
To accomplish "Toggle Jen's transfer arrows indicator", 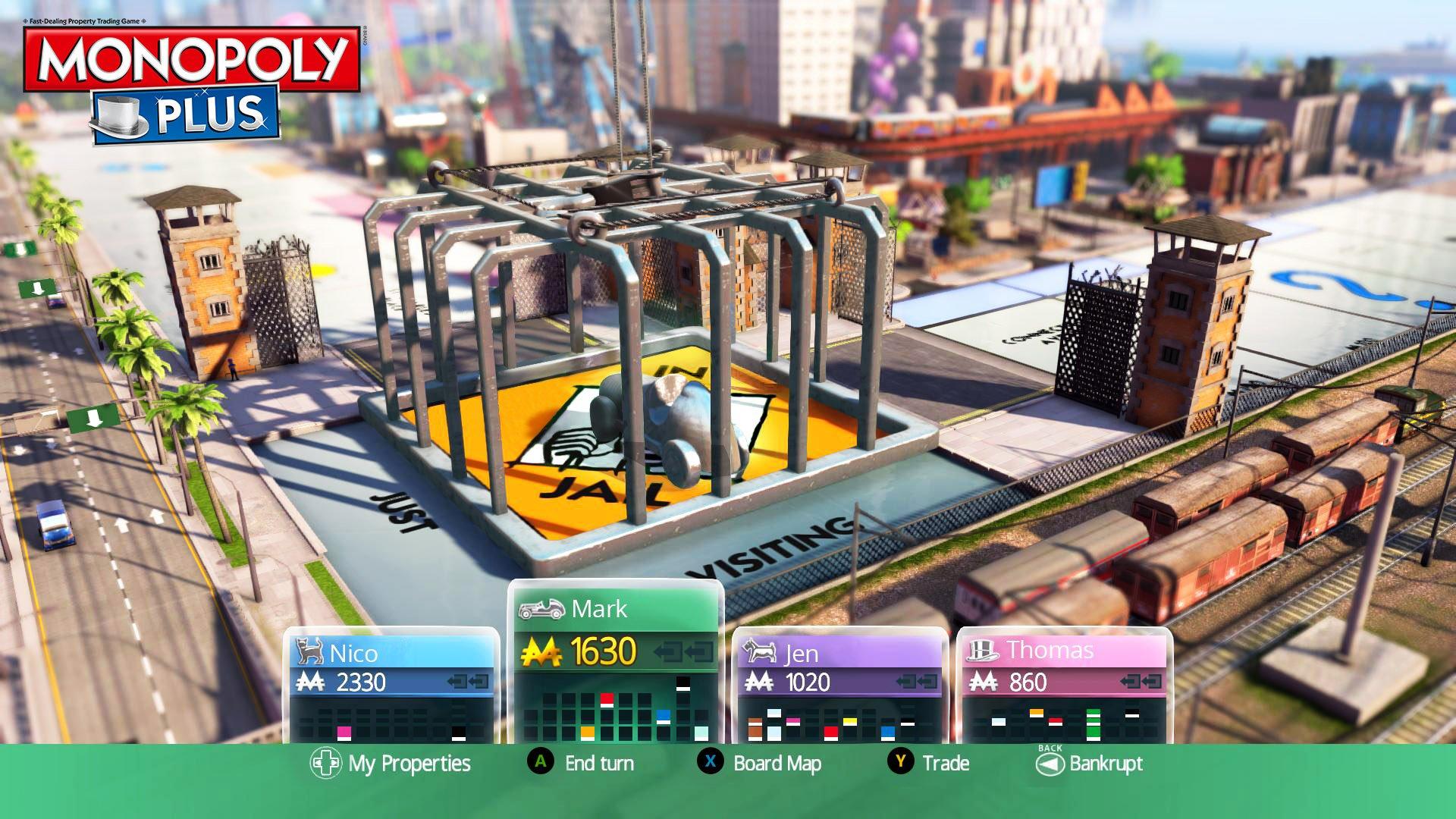I will (916, 681).
